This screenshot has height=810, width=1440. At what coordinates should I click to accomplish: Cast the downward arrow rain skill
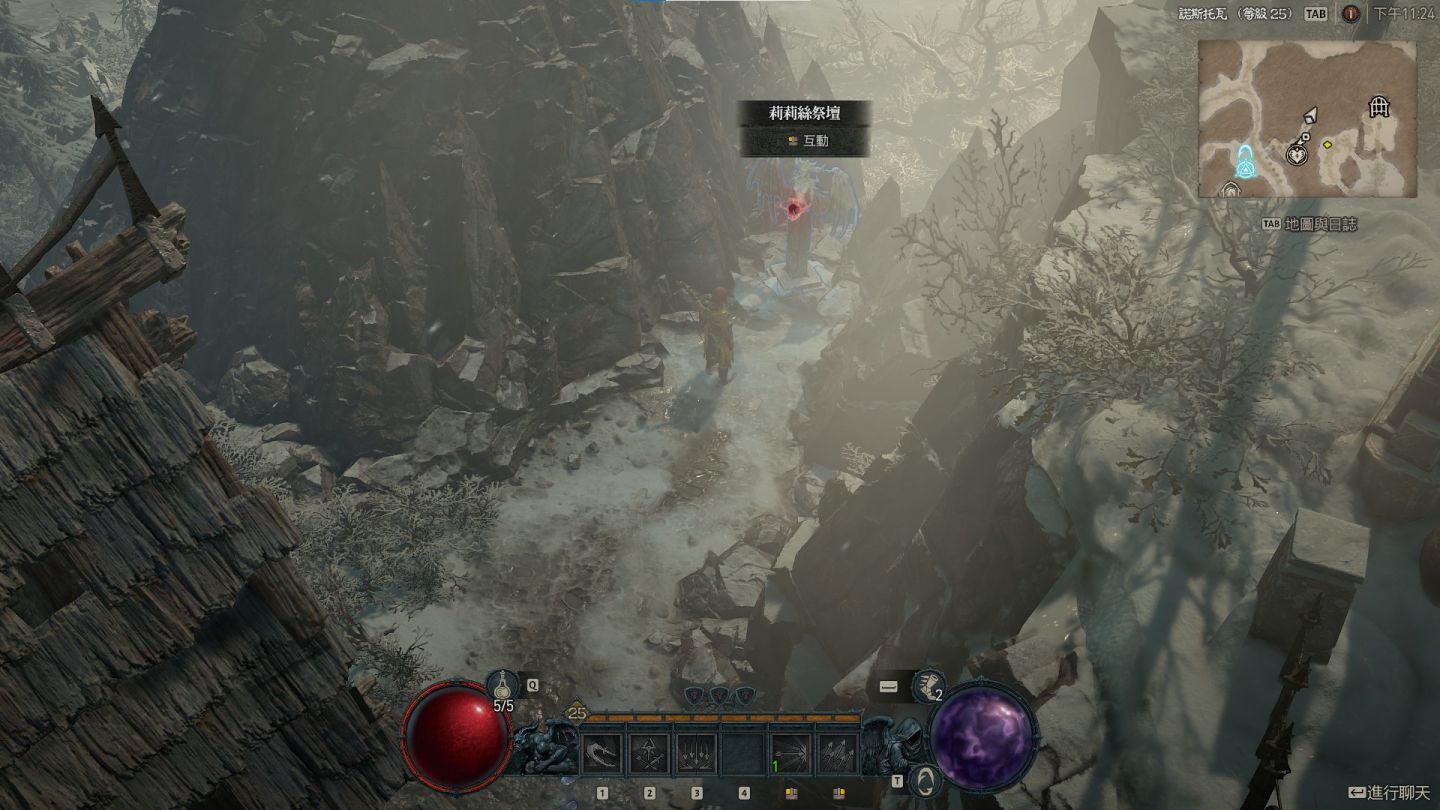tap(697, 753)
